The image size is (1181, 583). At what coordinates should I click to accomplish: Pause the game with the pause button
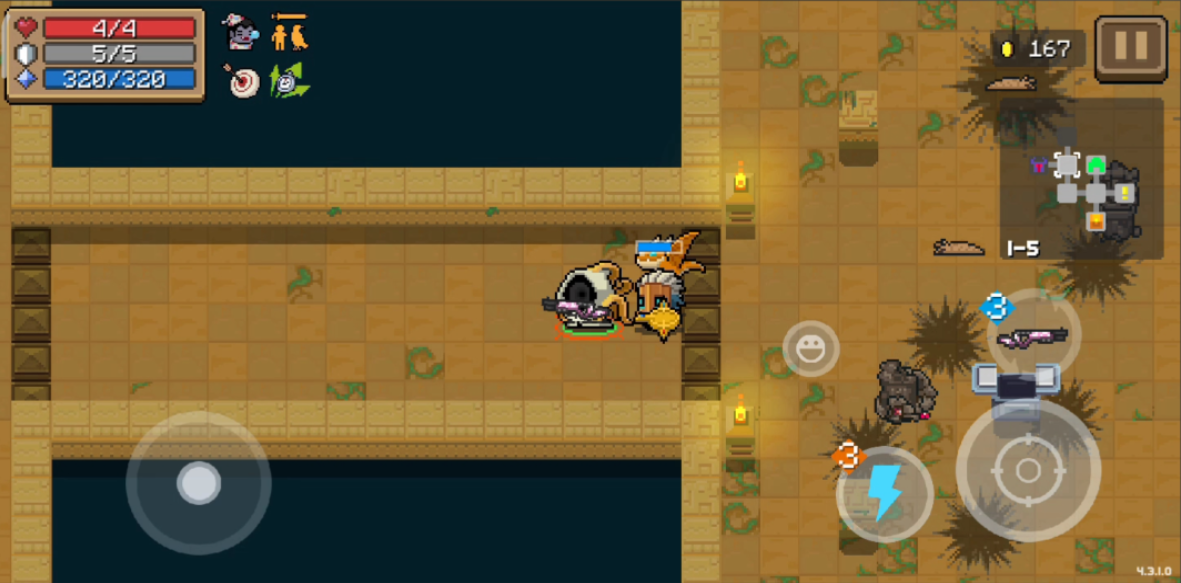pos(1131,48)
